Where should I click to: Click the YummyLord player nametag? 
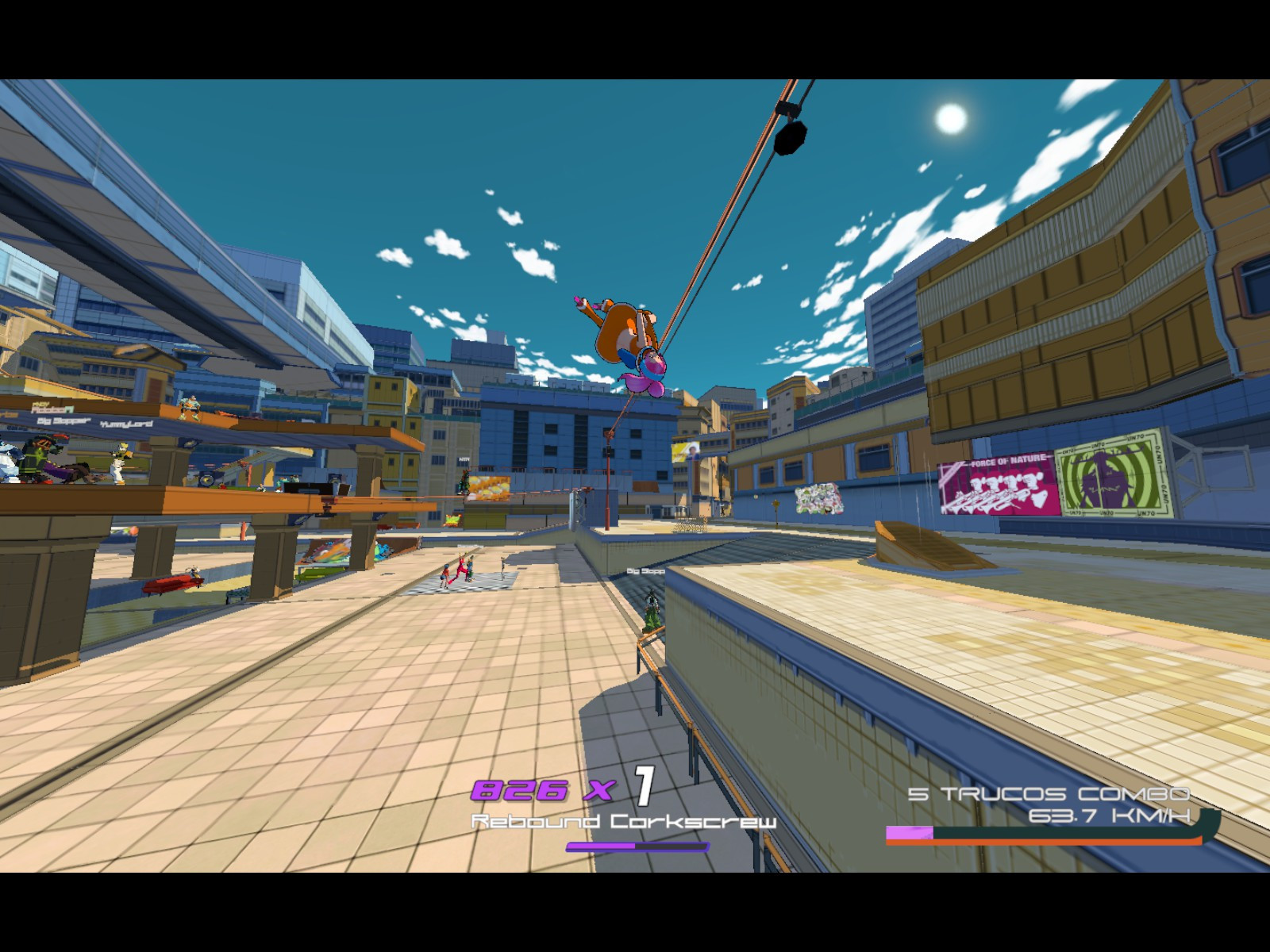click(127, 423)
